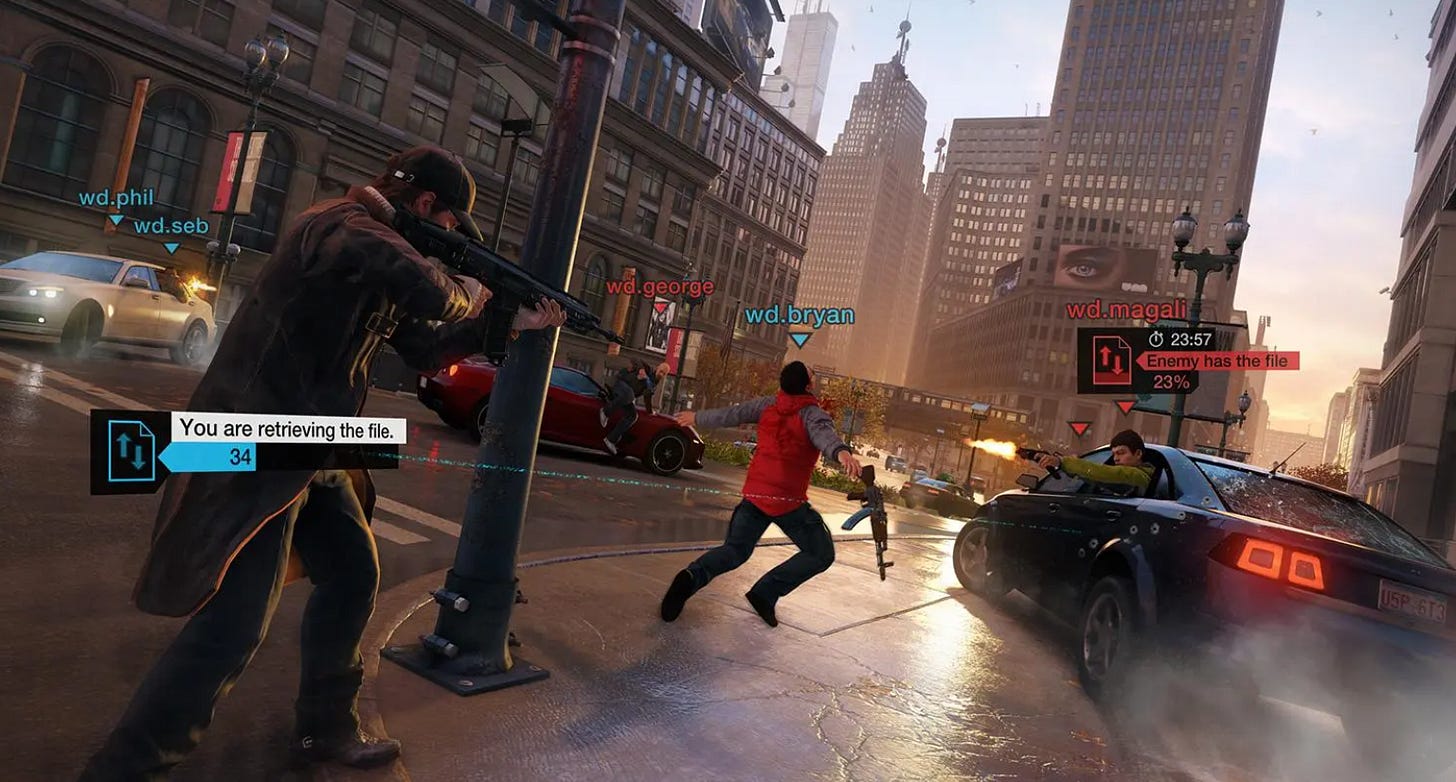The image size is (1456, 782).
Task: Click the wd.phil player name tag
Action: click(x=116, y=198)
